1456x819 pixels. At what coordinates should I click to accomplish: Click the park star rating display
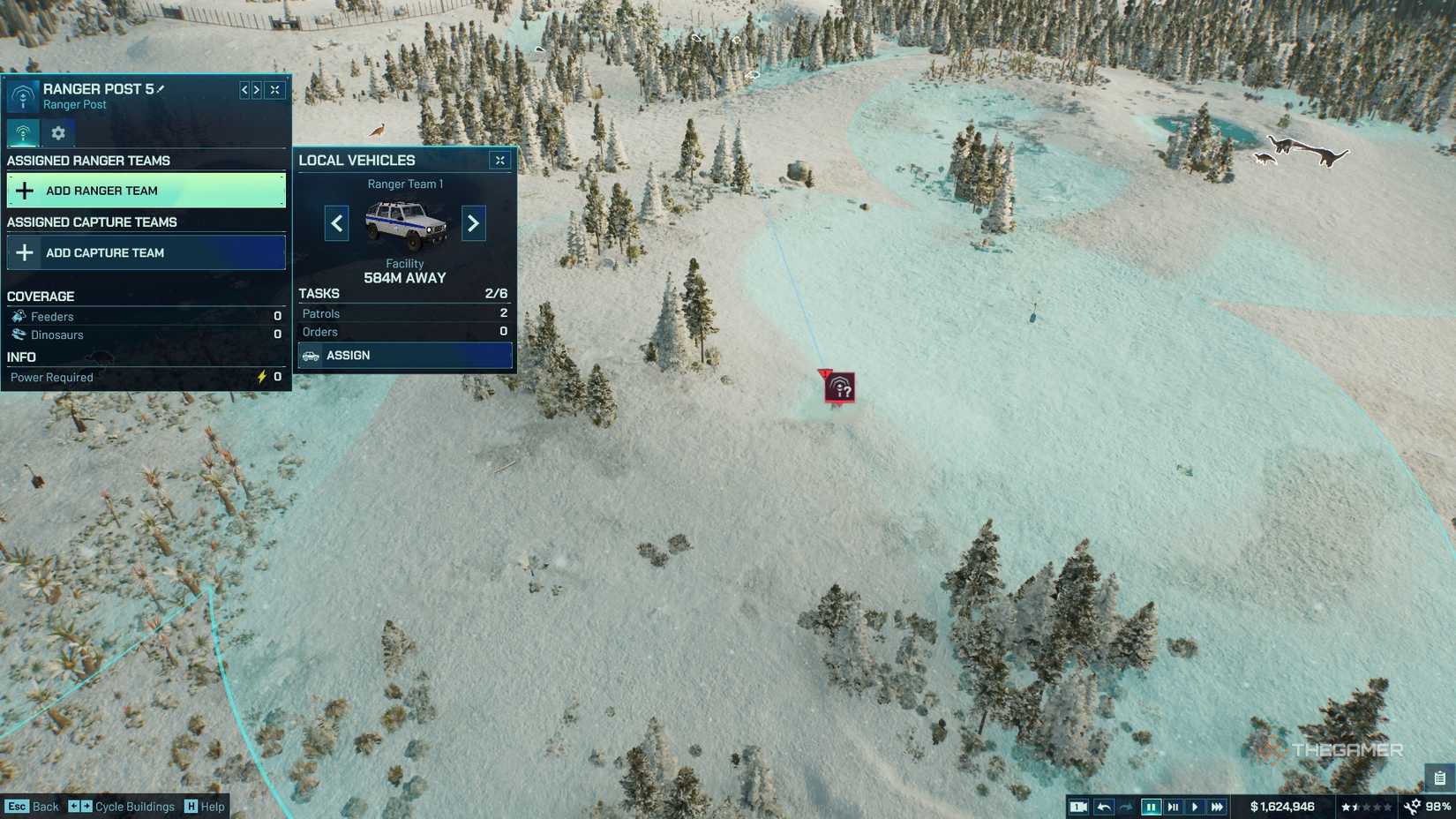coord(1363,806)
